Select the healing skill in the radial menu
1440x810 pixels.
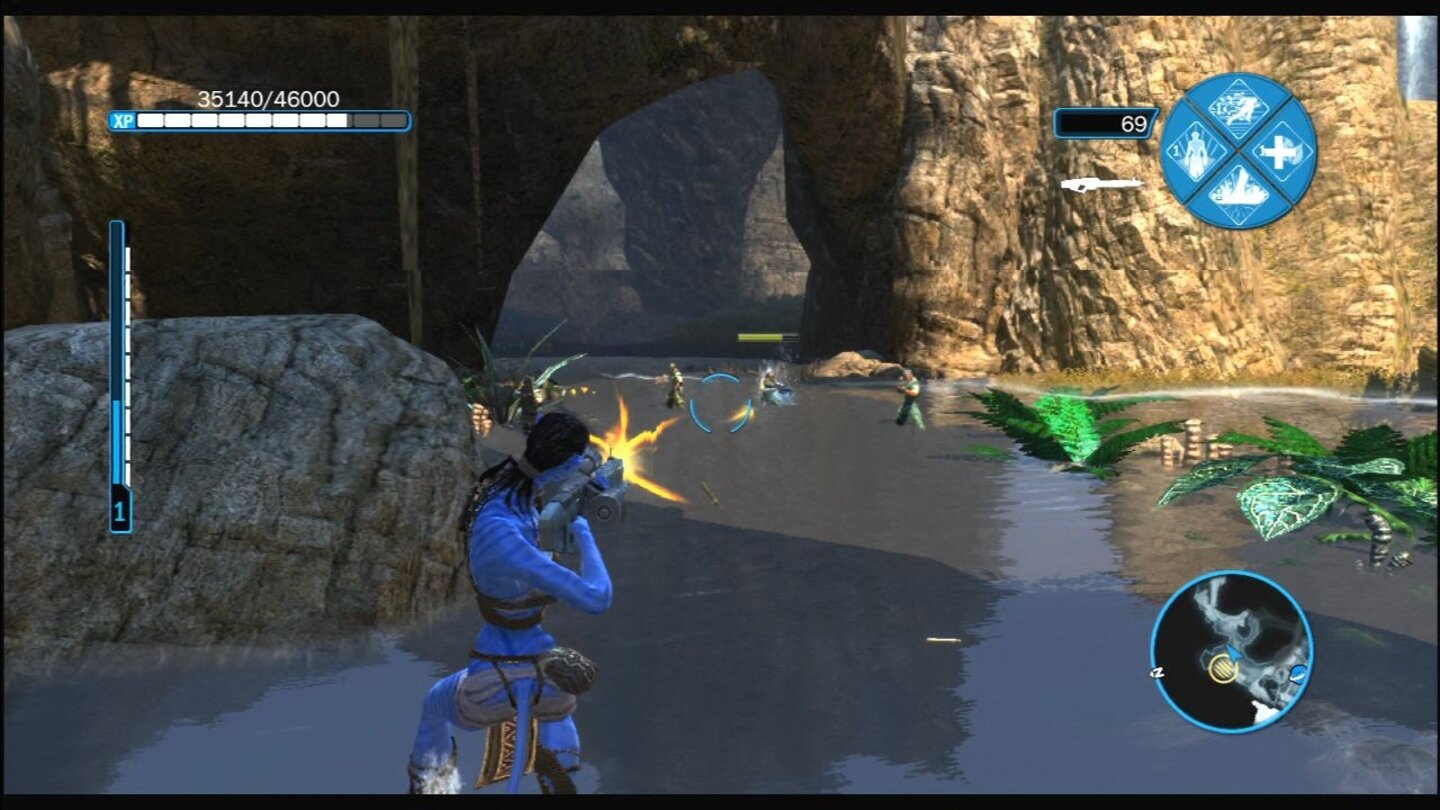click(x=1280, y=151)
